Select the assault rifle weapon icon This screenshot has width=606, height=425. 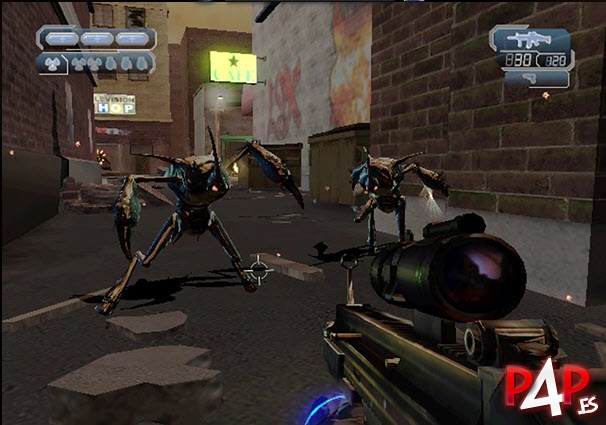pos(529,40)
